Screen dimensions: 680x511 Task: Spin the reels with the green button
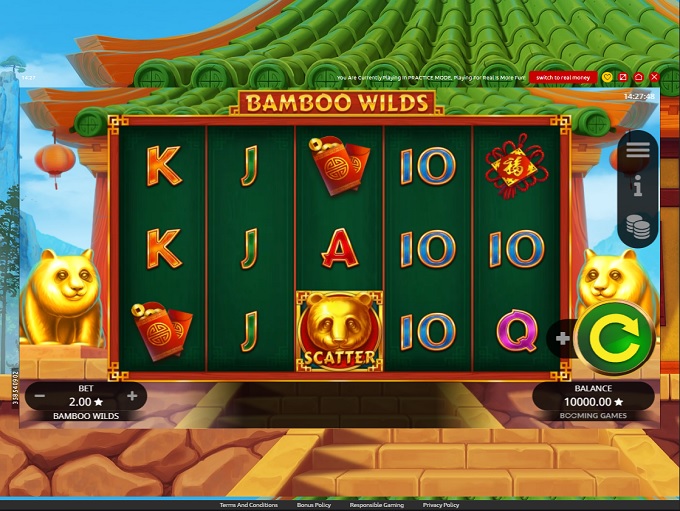tap(614, 338)
